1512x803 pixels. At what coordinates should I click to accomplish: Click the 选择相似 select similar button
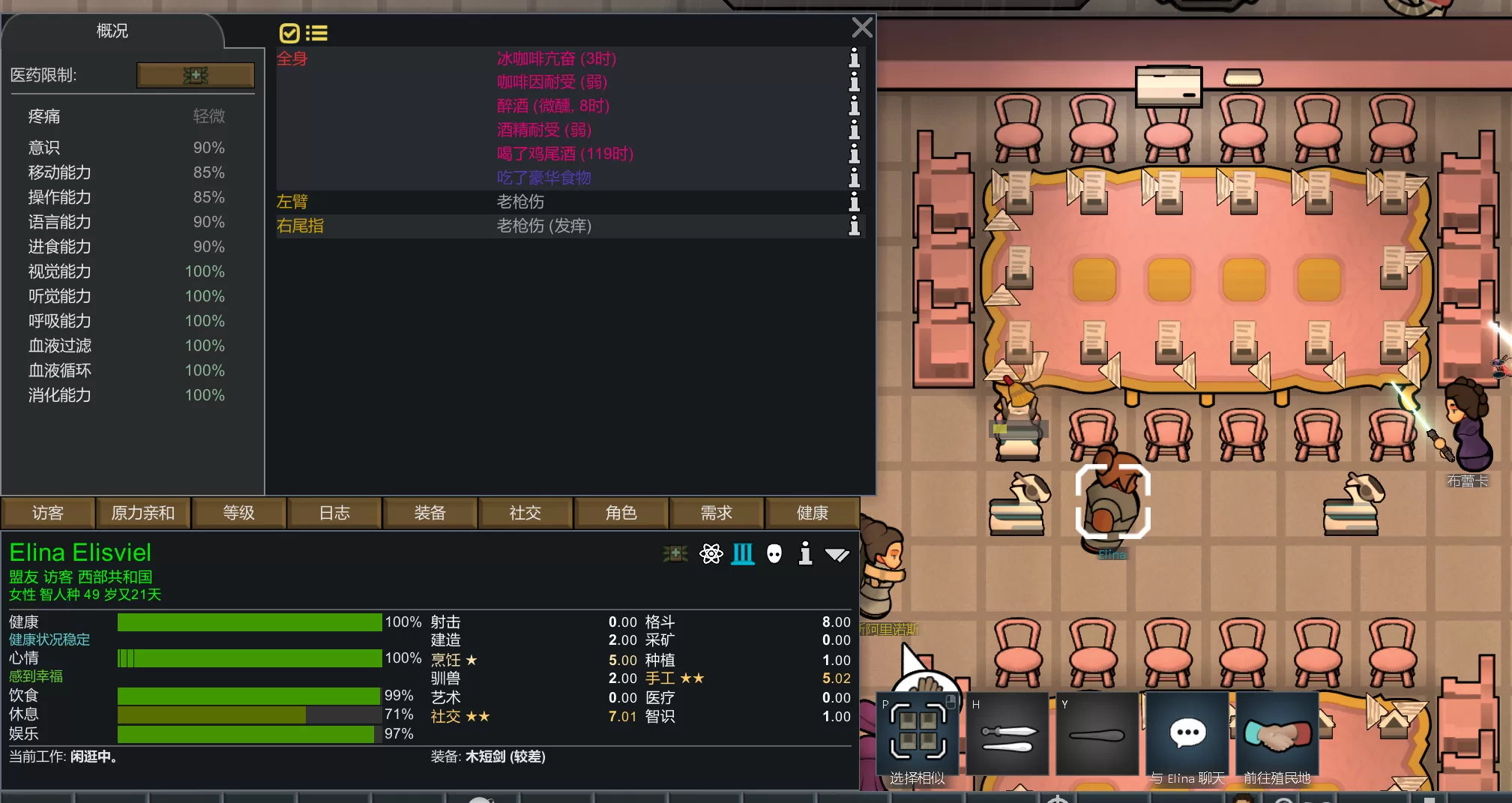pyautogui.click(x=918, y=735)
